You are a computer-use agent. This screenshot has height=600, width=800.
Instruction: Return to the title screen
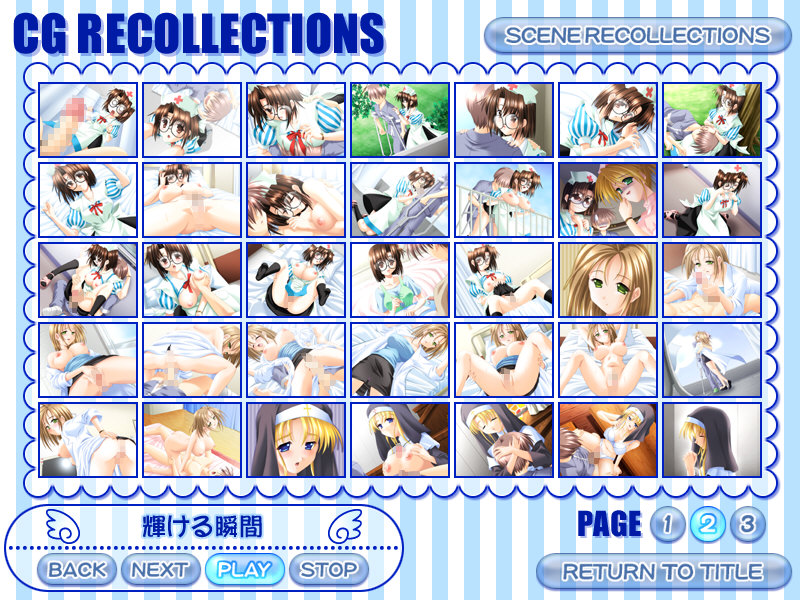tap(662, 572)
